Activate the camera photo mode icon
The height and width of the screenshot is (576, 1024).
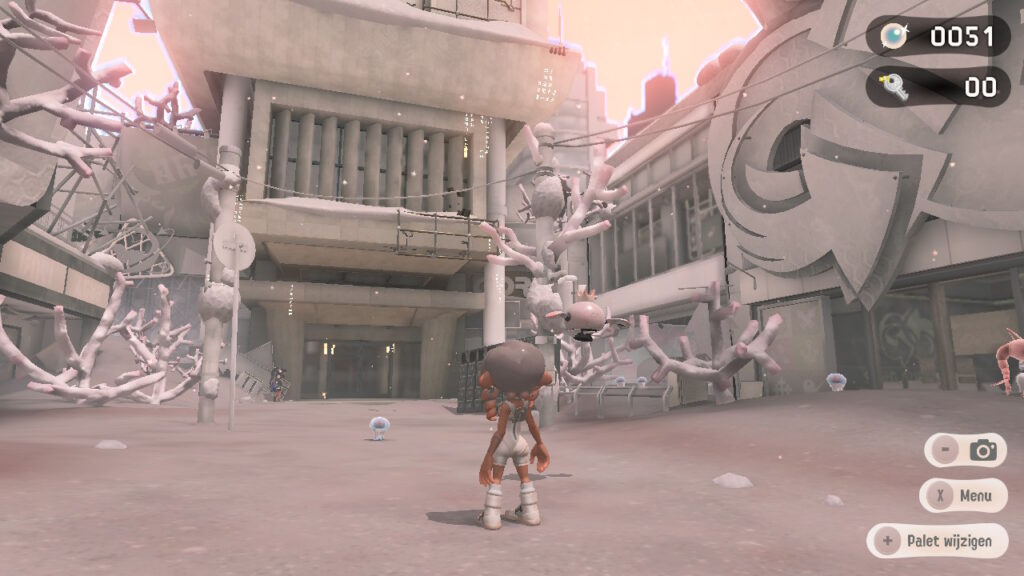(983, 450)
